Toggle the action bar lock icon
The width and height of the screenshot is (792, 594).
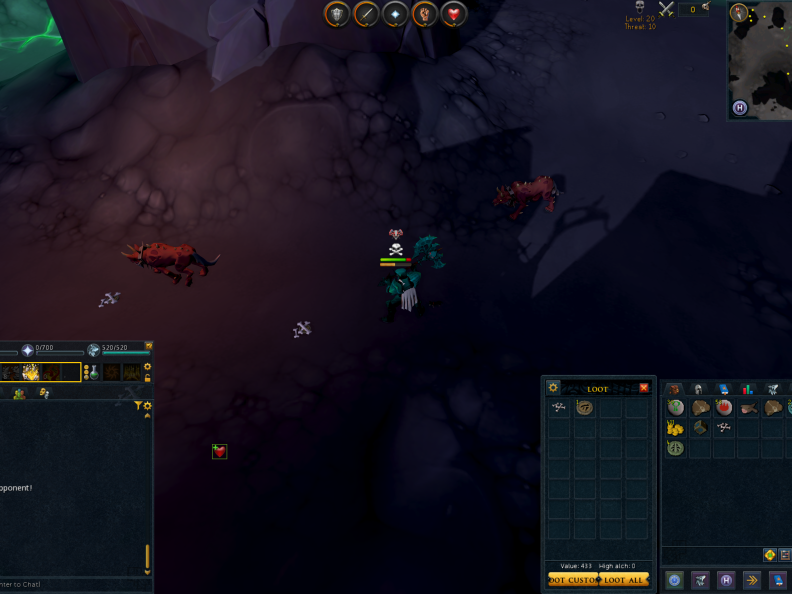pyautogui.click(x=148, y=379)
